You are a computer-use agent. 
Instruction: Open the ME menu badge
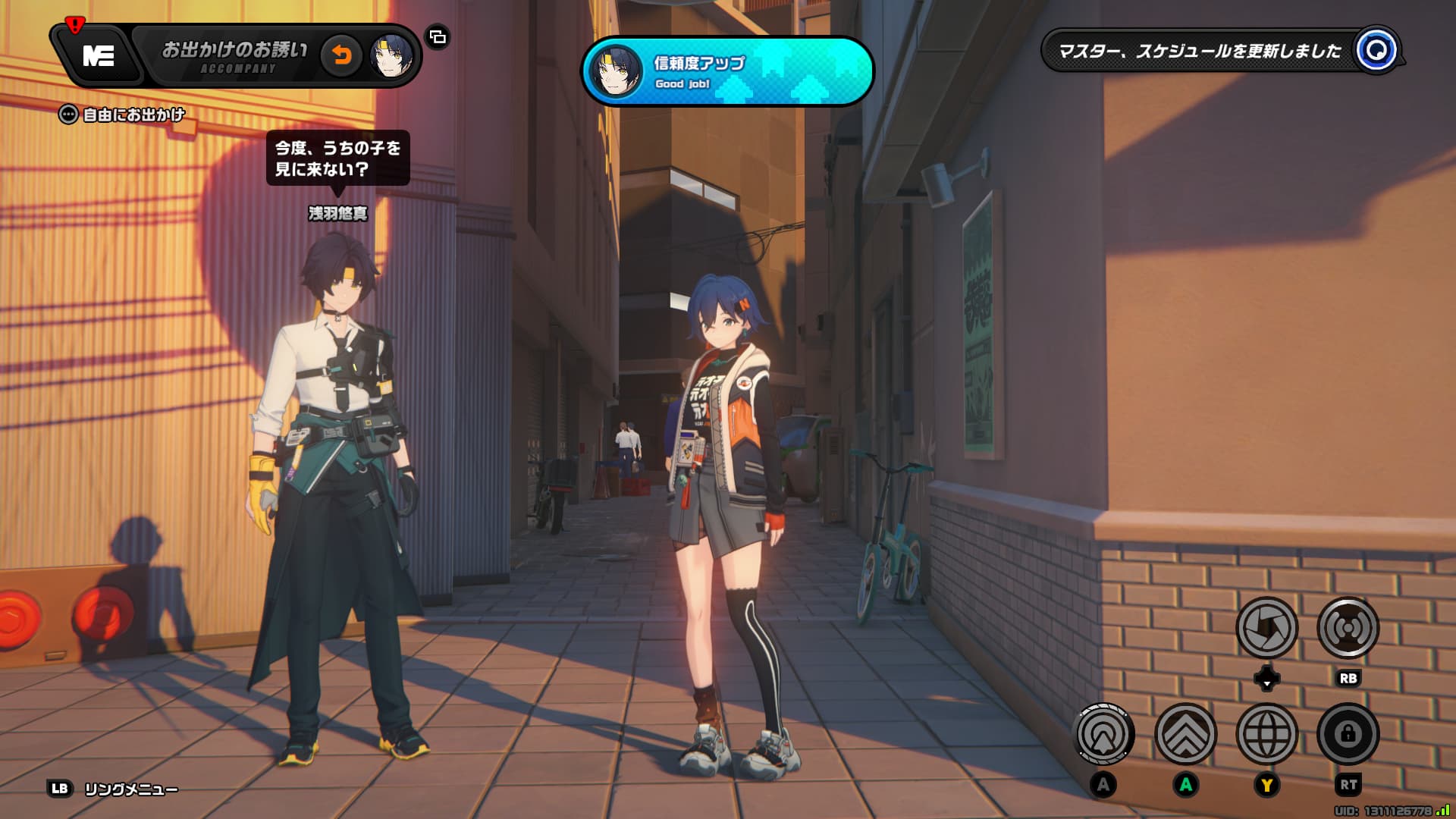click(99, 55)
